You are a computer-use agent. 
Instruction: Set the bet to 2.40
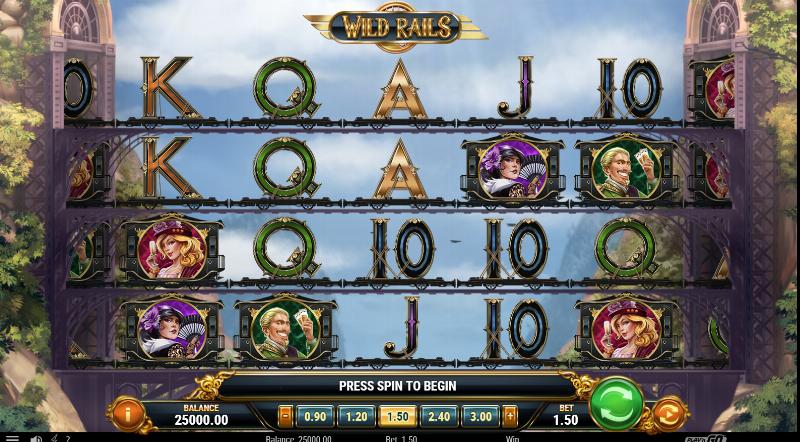point(439,416)
